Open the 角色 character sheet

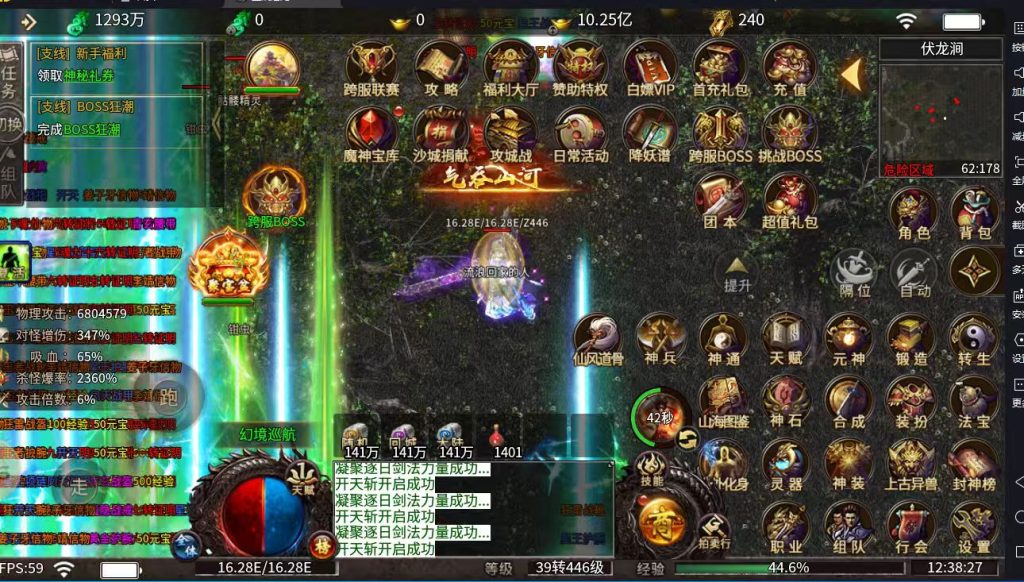point(913,211)
